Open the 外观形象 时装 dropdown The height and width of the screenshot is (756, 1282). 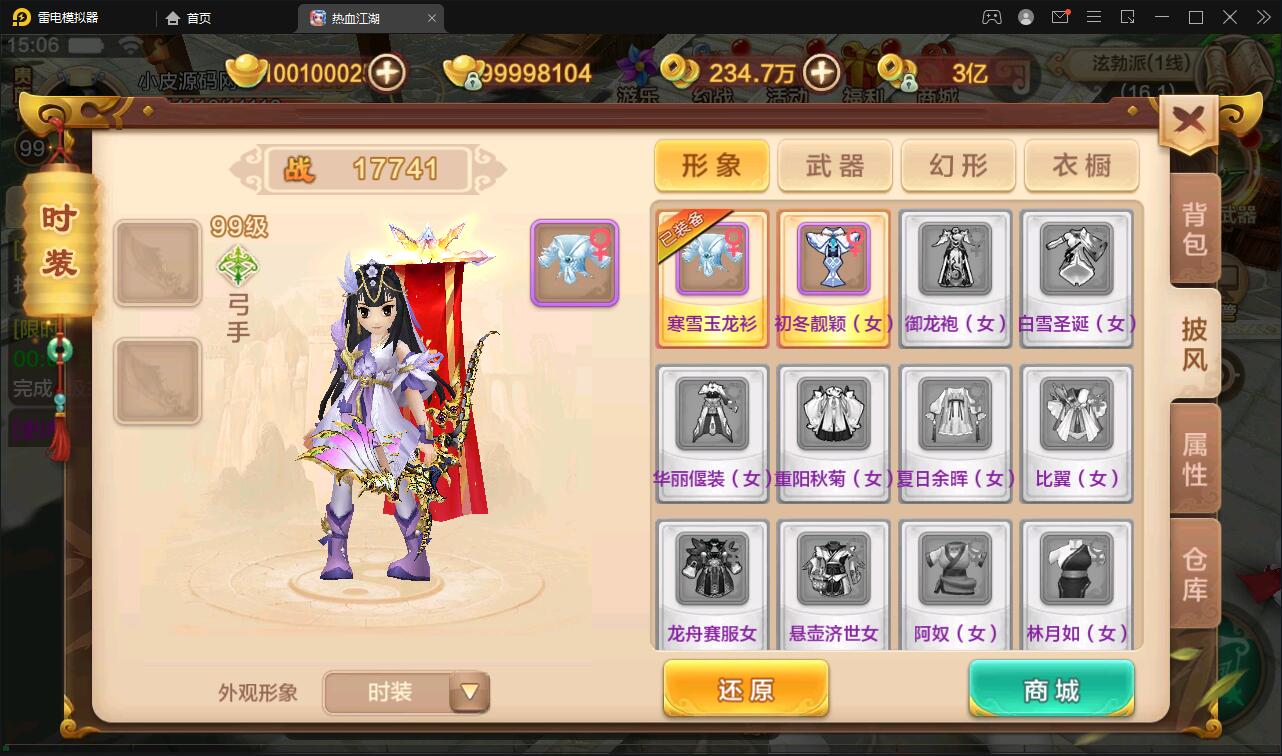point(405,692)
